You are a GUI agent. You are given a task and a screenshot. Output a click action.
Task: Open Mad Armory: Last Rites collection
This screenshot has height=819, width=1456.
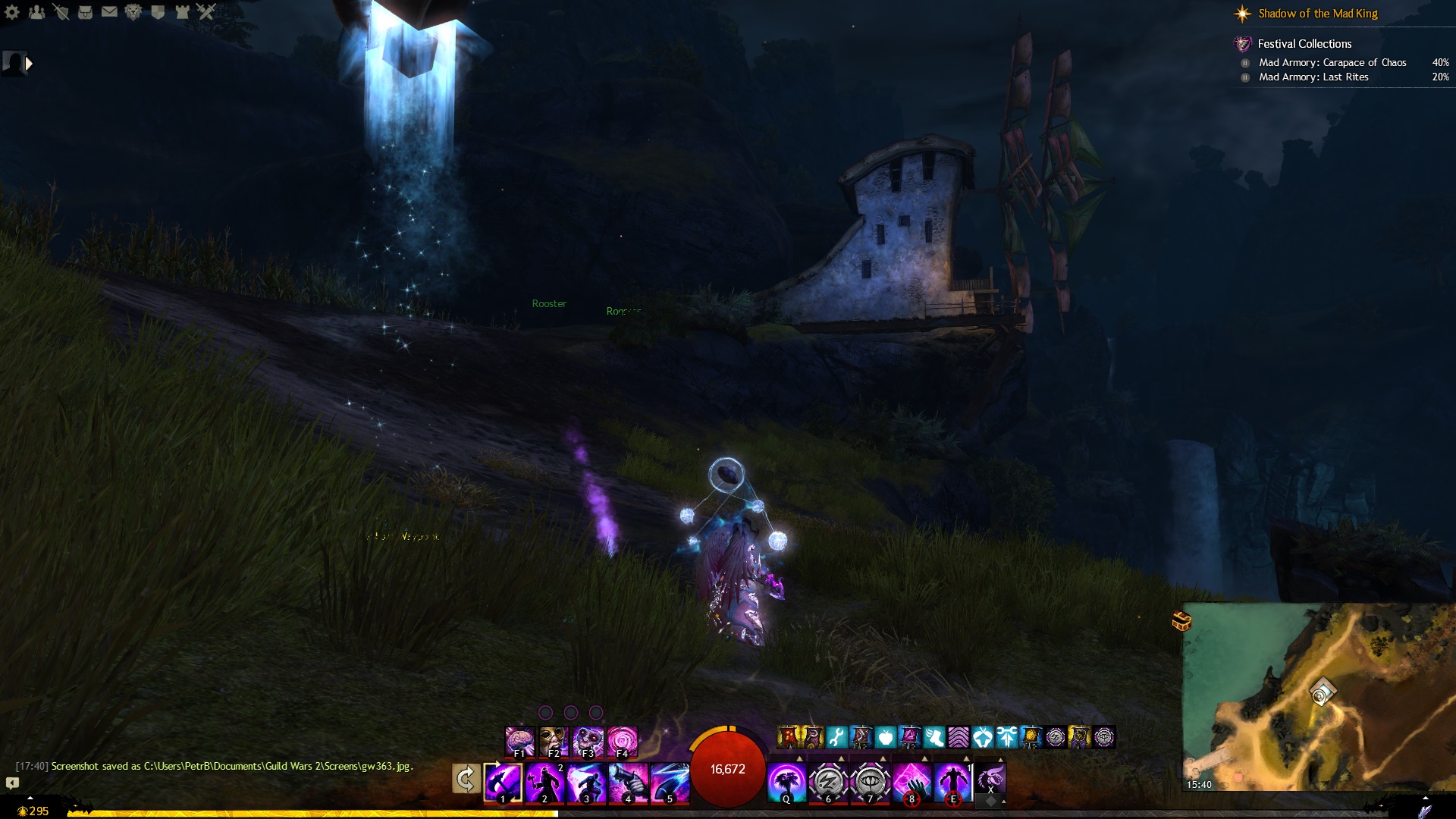pyautogui.click(x=1313, y=77)
